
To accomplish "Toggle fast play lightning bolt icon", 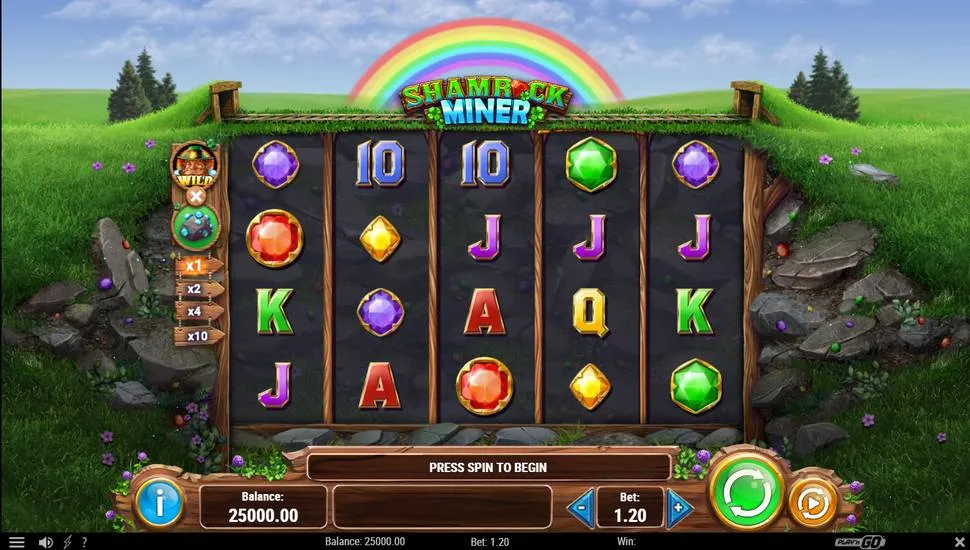I will click(68, 542).
